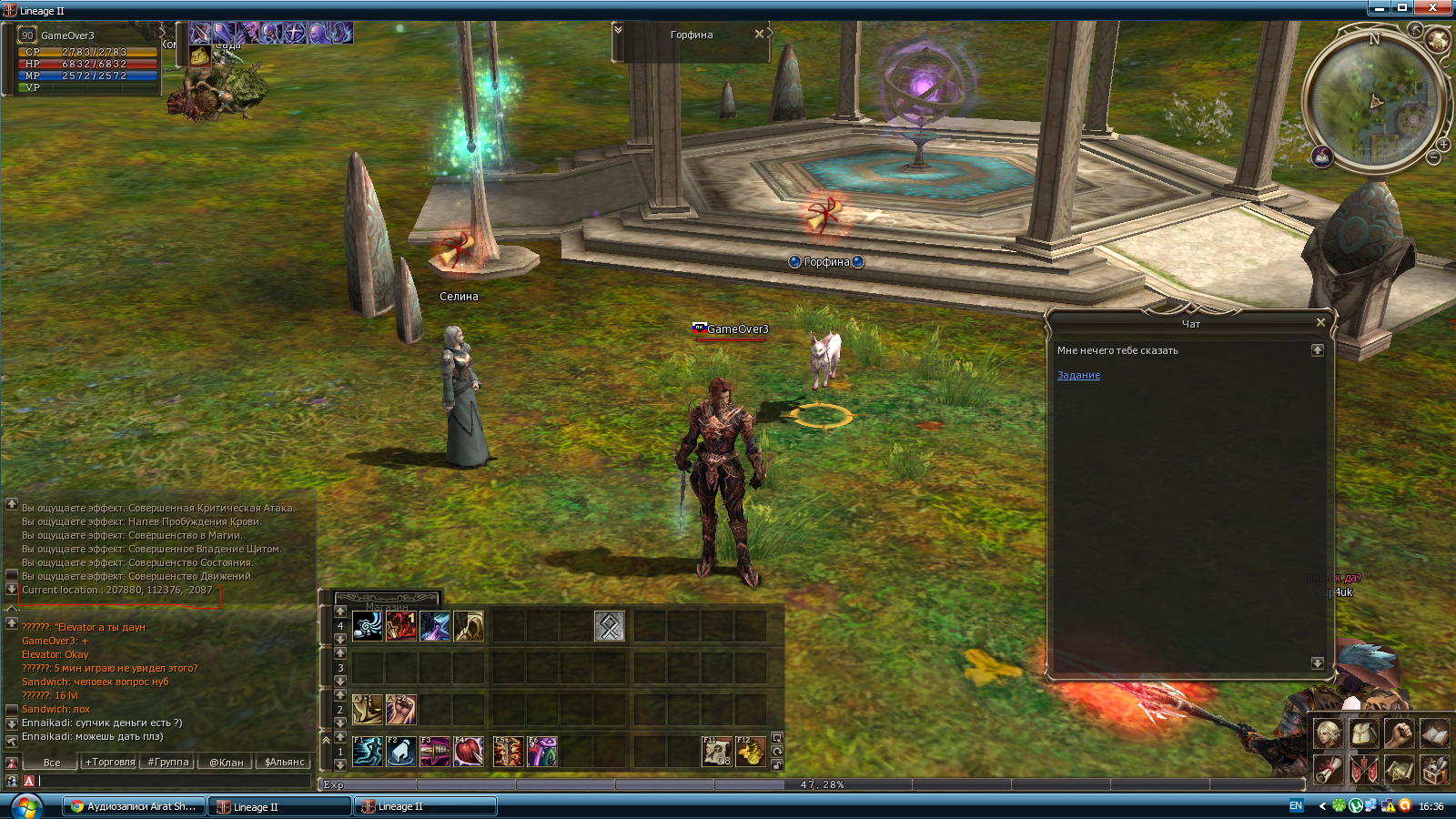Zoom out the minimap with minus button
1456x819 pixels.
(1433, 158)
